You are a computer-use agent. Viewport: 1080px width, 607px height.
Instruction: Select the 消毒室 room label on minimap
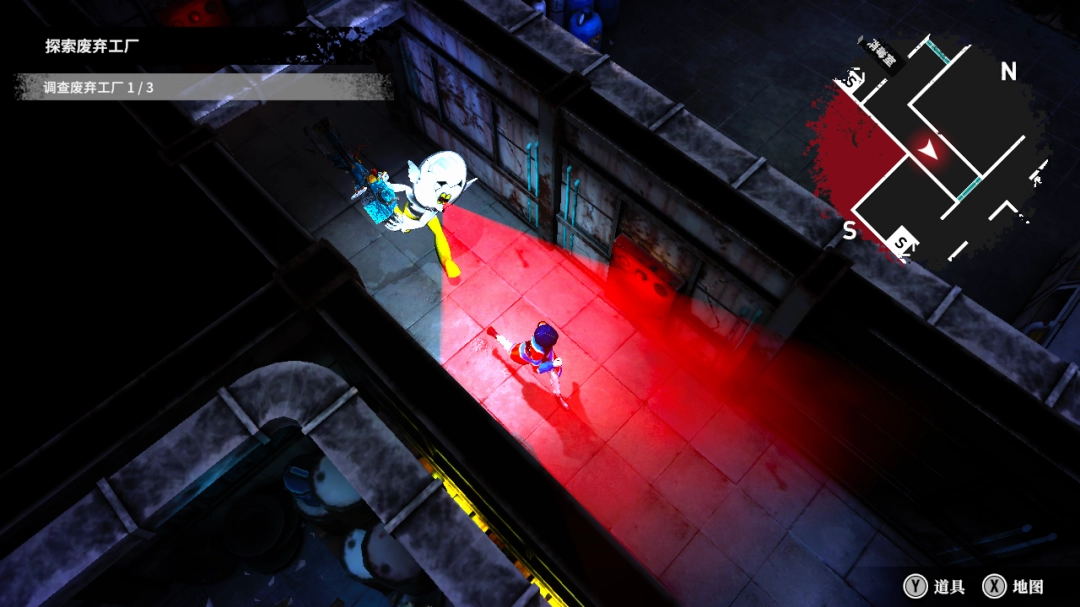tap(880, 55)
